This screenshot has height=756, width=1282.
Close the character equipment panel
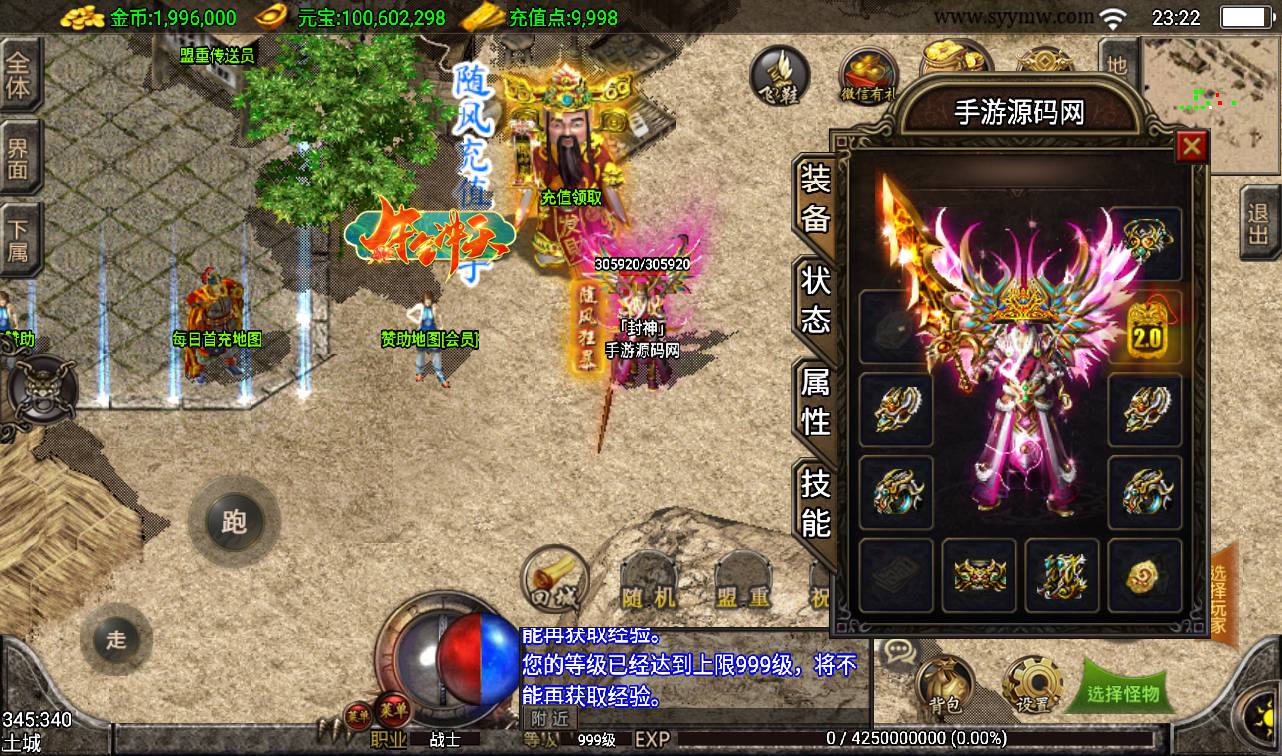point(1191,148)
